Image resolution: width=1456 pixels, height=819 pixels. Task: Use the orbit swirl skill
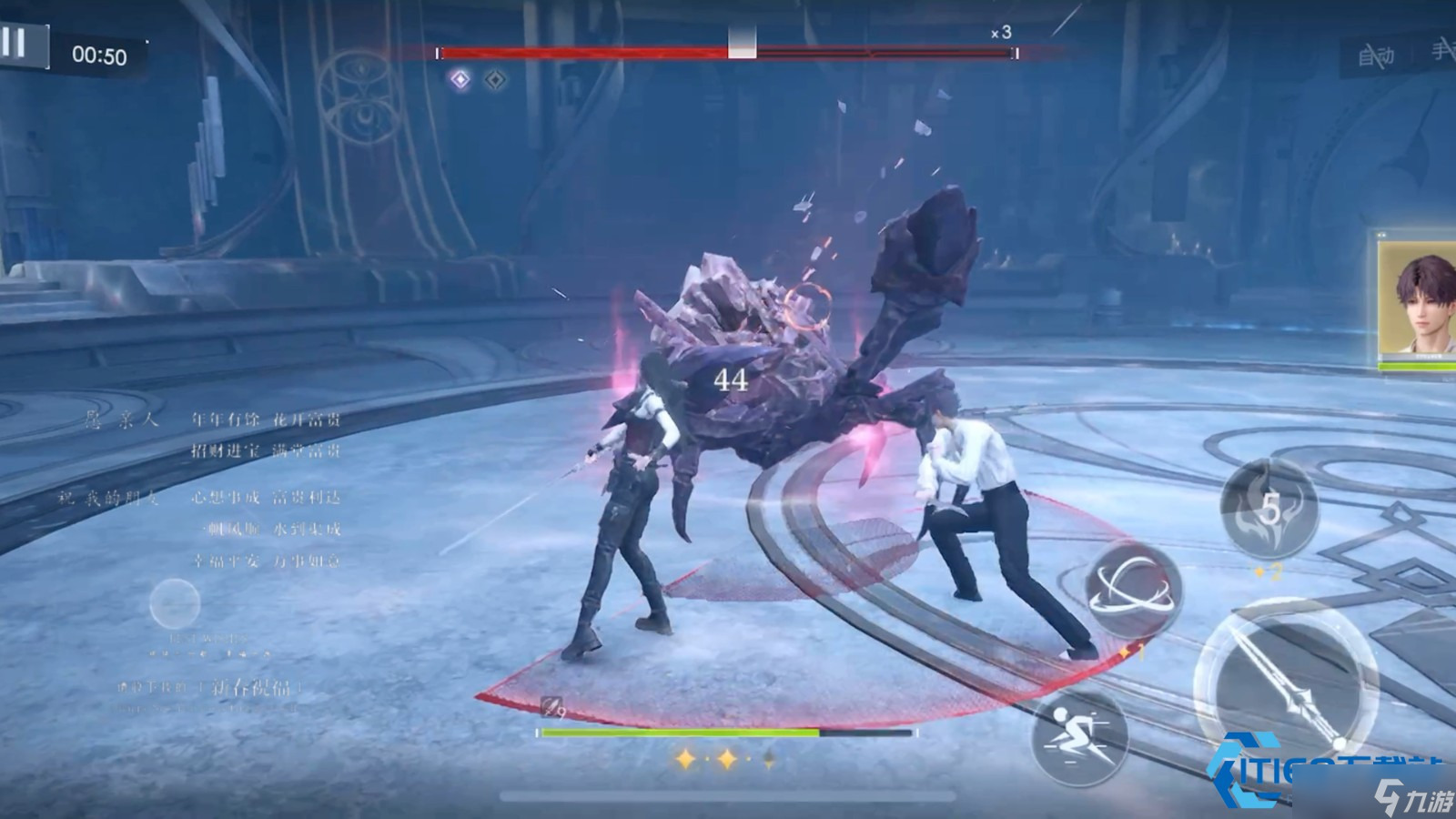1134,591
